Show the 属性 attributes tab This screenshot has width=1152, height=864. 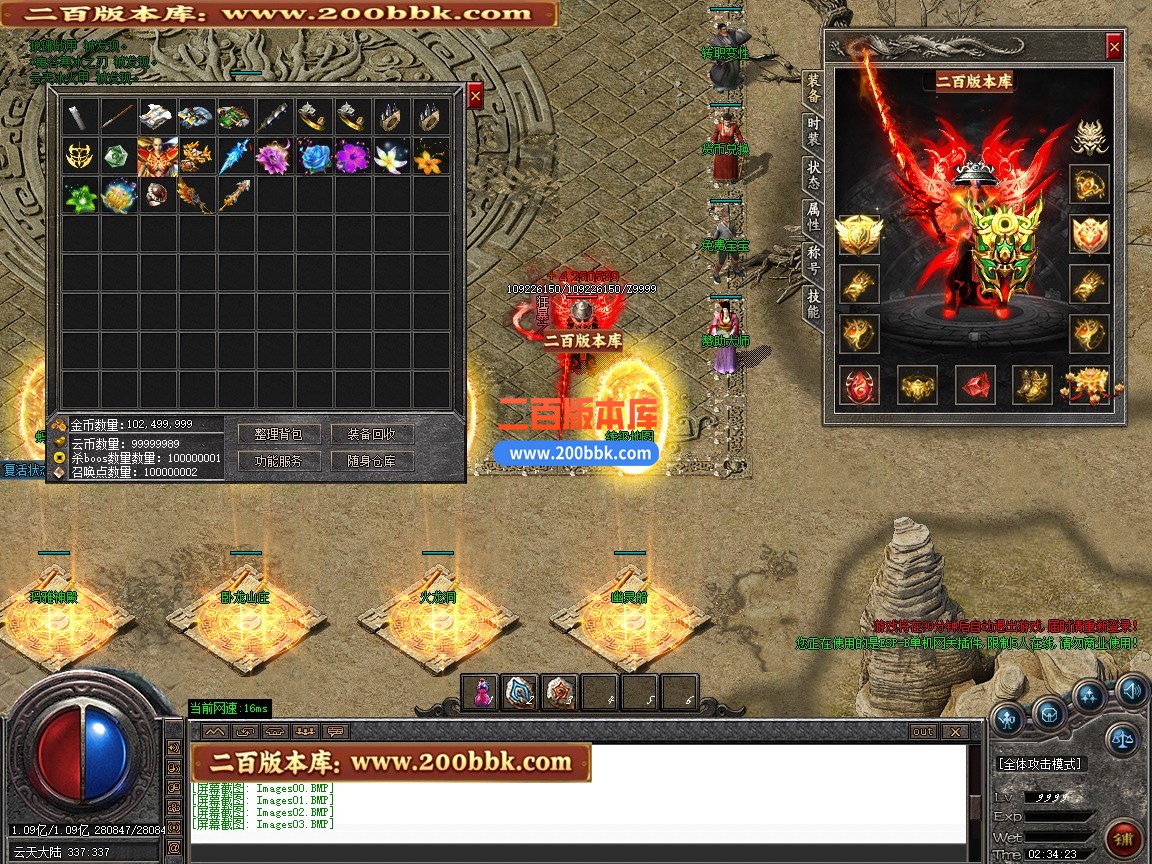(813, 217)
